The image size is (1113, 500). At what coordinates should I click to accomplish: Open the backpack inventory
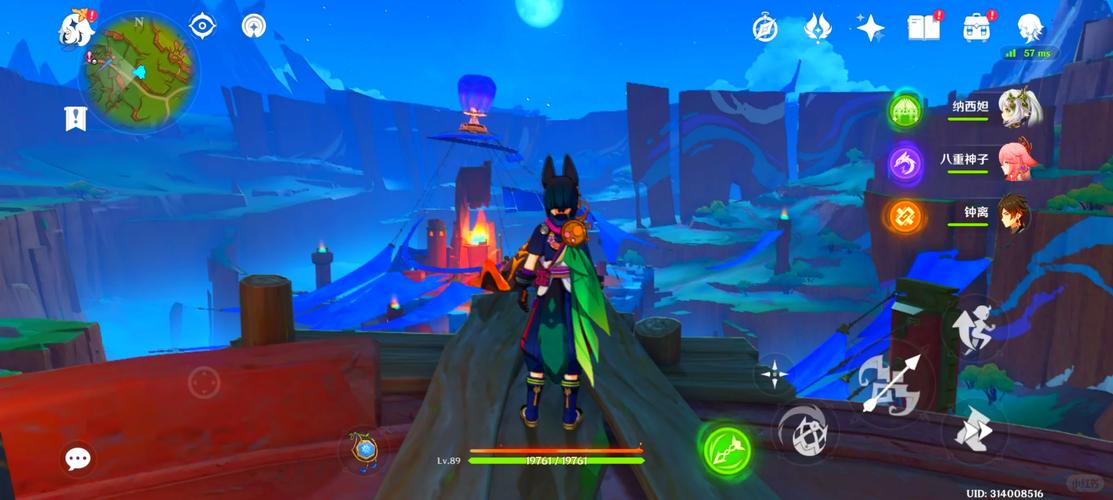point(977,27)
